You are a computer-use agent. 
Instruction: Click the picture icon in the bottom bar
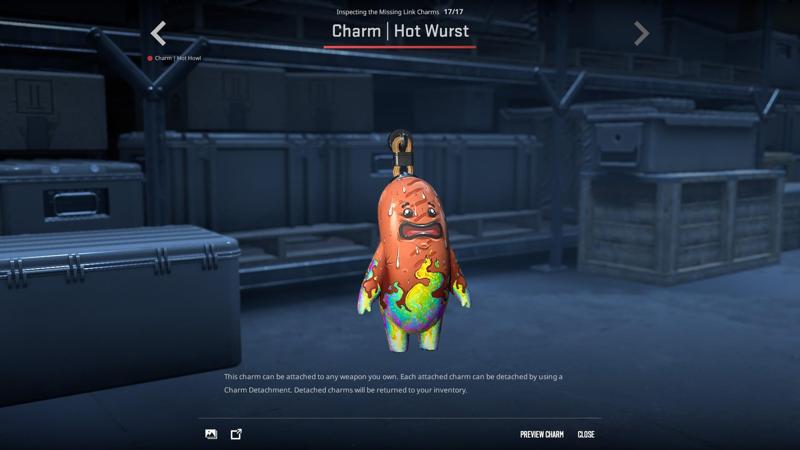pyautogui.click(x=211, y=434)
